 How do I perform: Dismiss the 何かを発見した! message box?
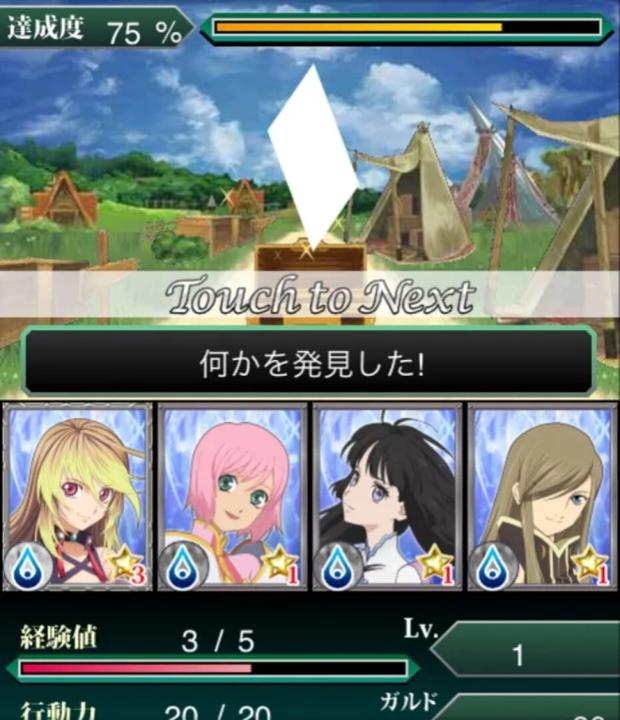309,361
